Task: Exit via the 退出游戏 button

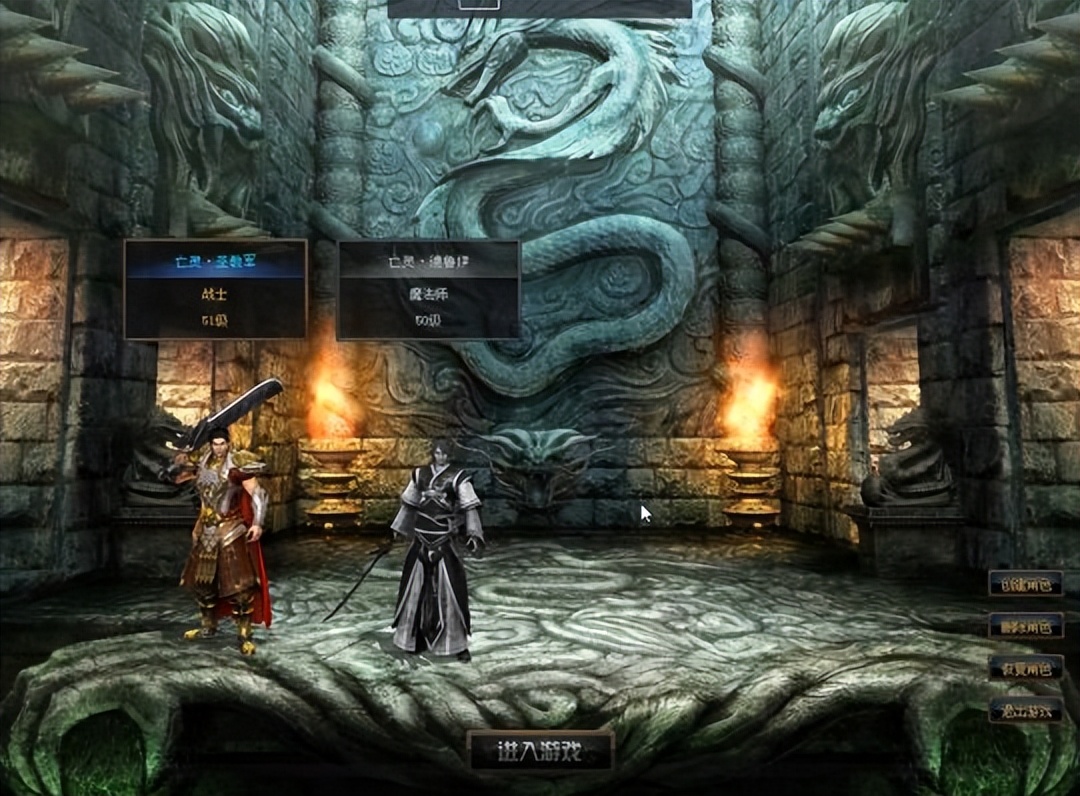Action: 1025,710
